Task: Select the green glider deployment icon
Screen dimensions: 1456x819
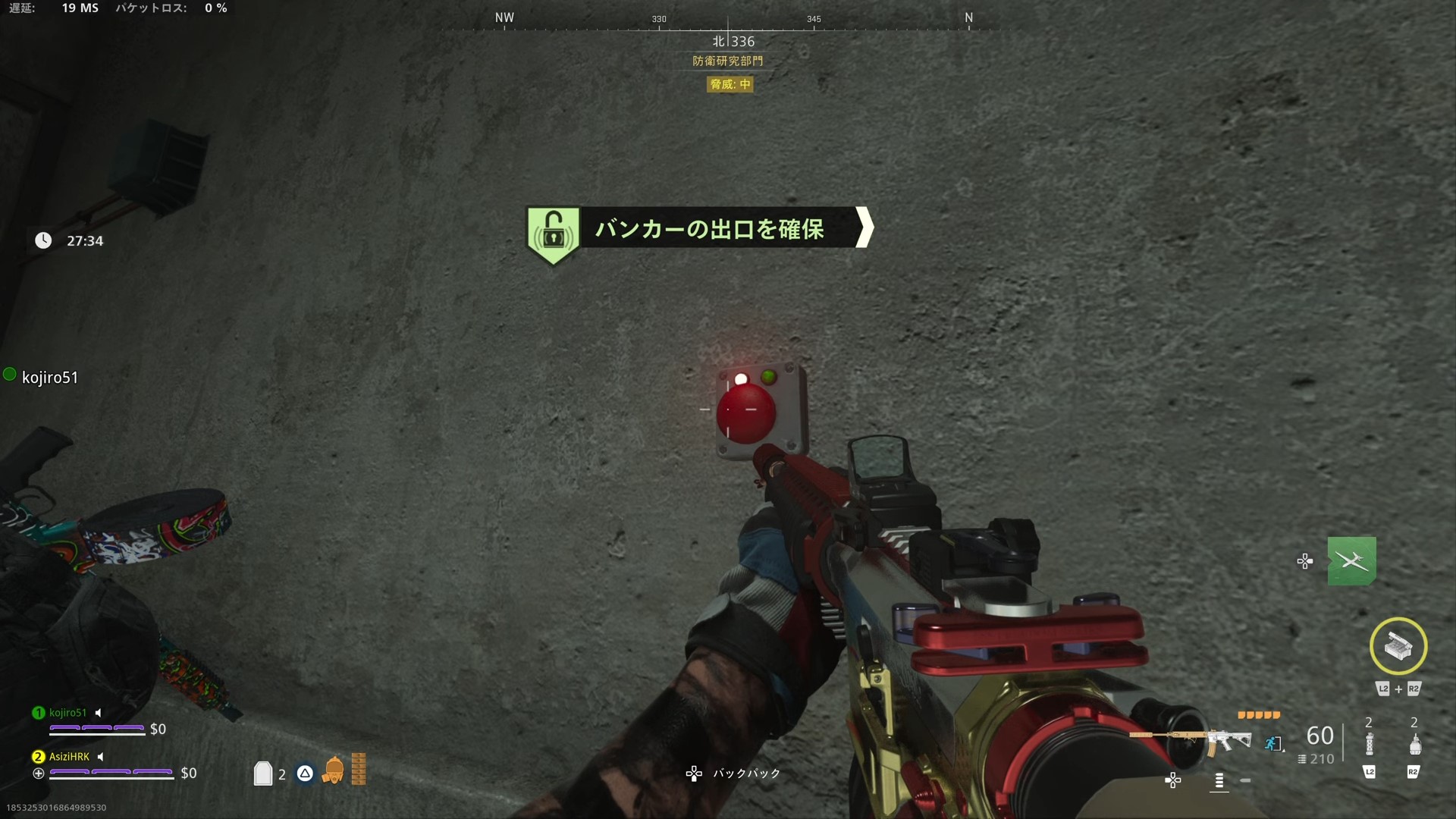Action: tap(1353, 561)
